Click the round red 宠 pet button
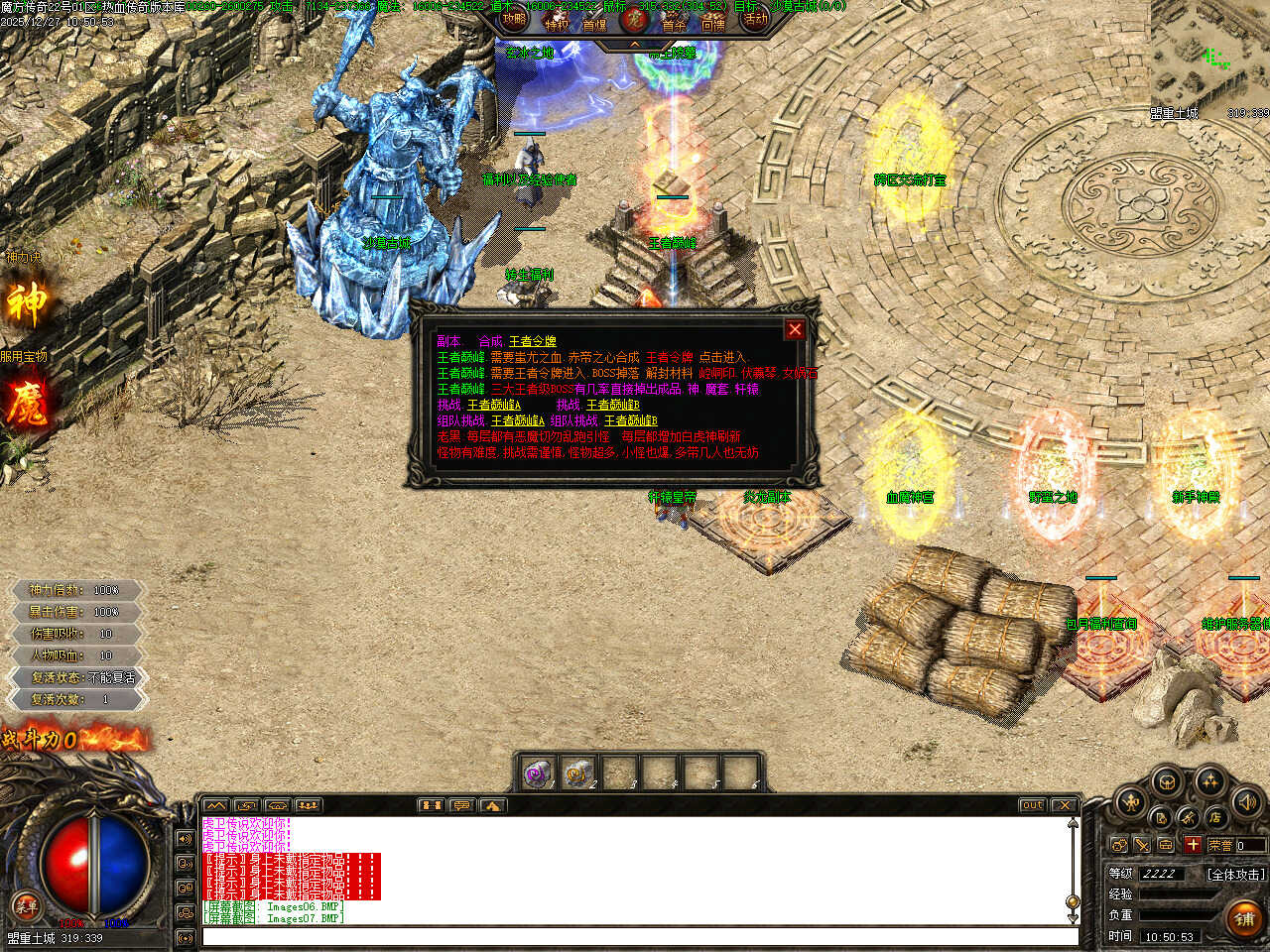This screenshot has width=1270, height=952. click(x=634, y=20)
